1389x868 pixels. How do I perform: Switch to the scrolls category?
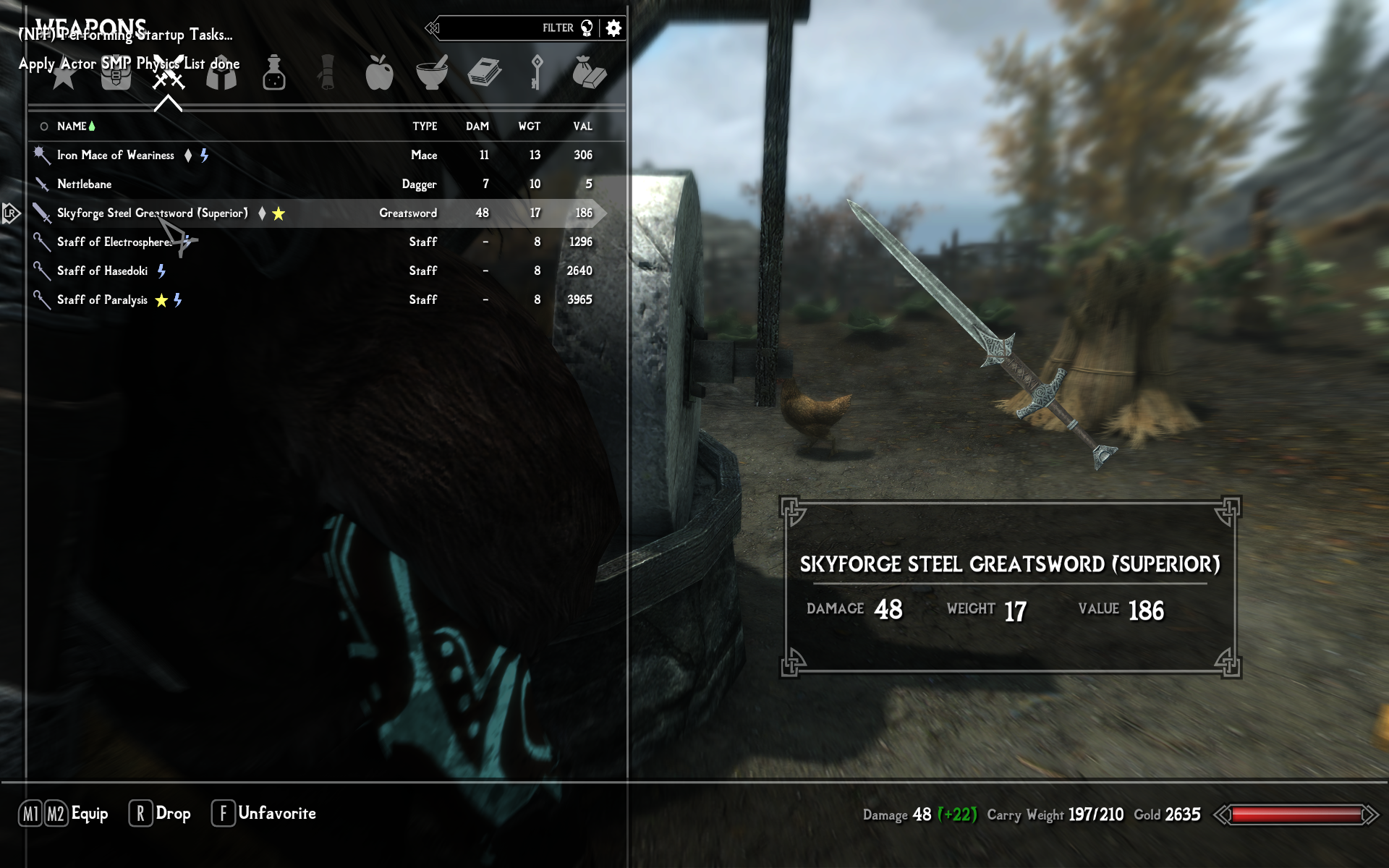click(x=327, y=74)
